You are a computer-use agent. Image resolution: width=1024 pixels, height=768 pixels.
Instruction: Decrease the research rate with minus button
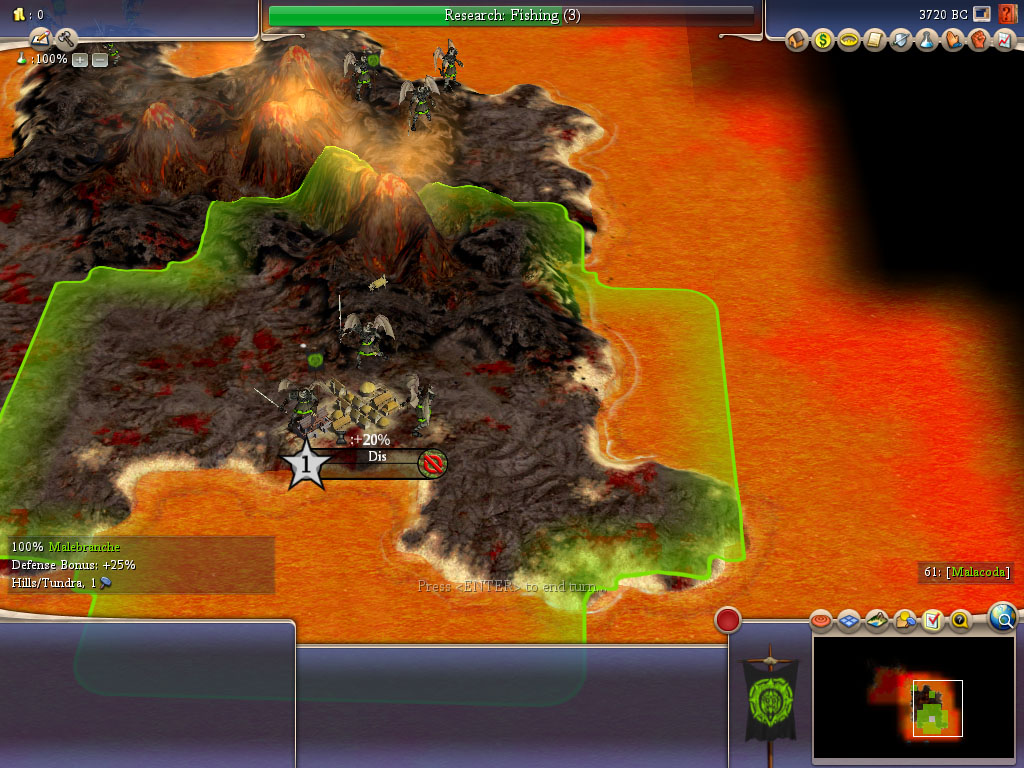tap(100, 60)
